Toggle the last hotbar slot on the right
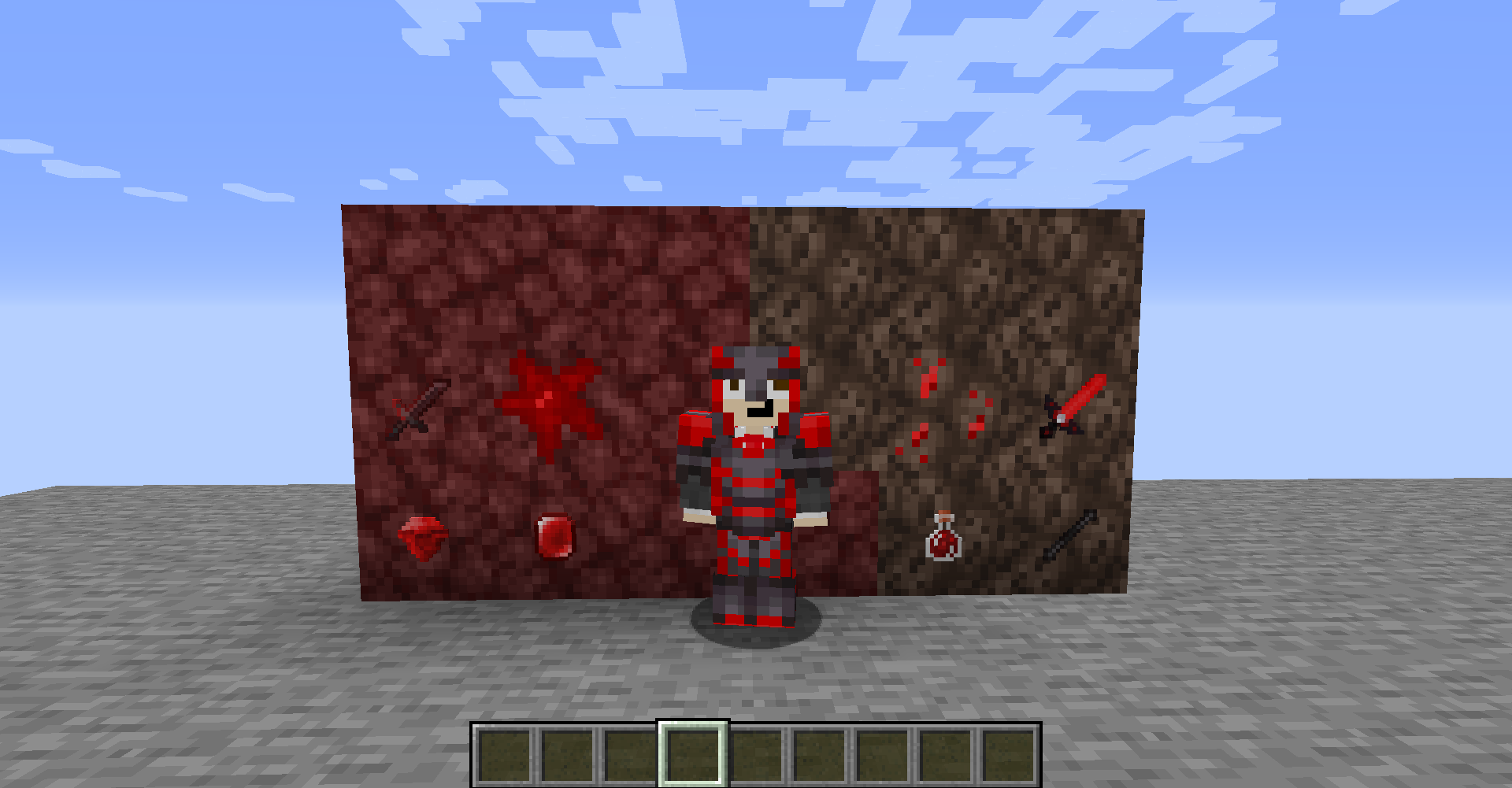 click(1008, 756)
